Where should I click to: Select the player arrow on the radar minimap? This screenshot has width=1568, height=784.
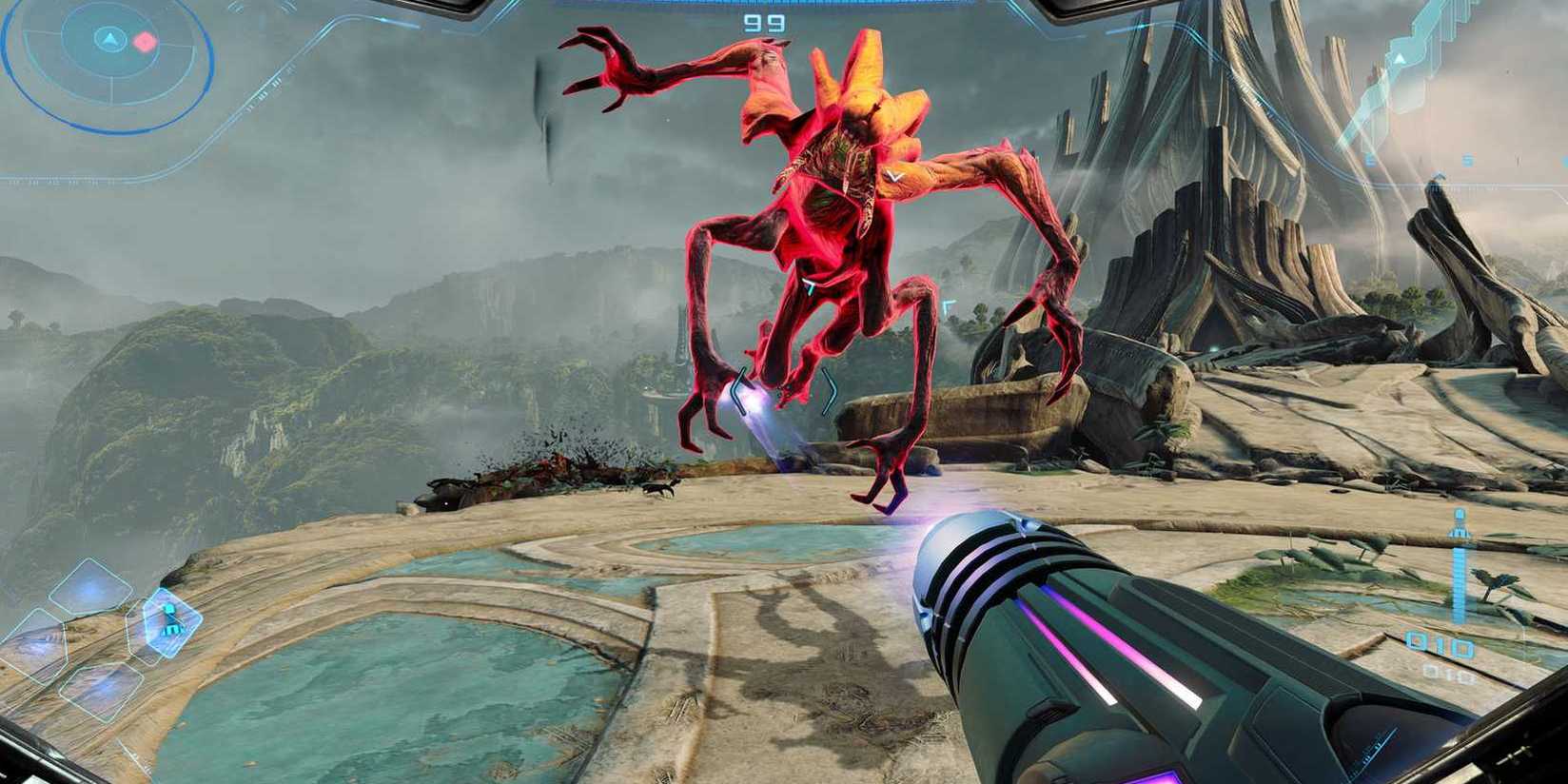(110, 38)
